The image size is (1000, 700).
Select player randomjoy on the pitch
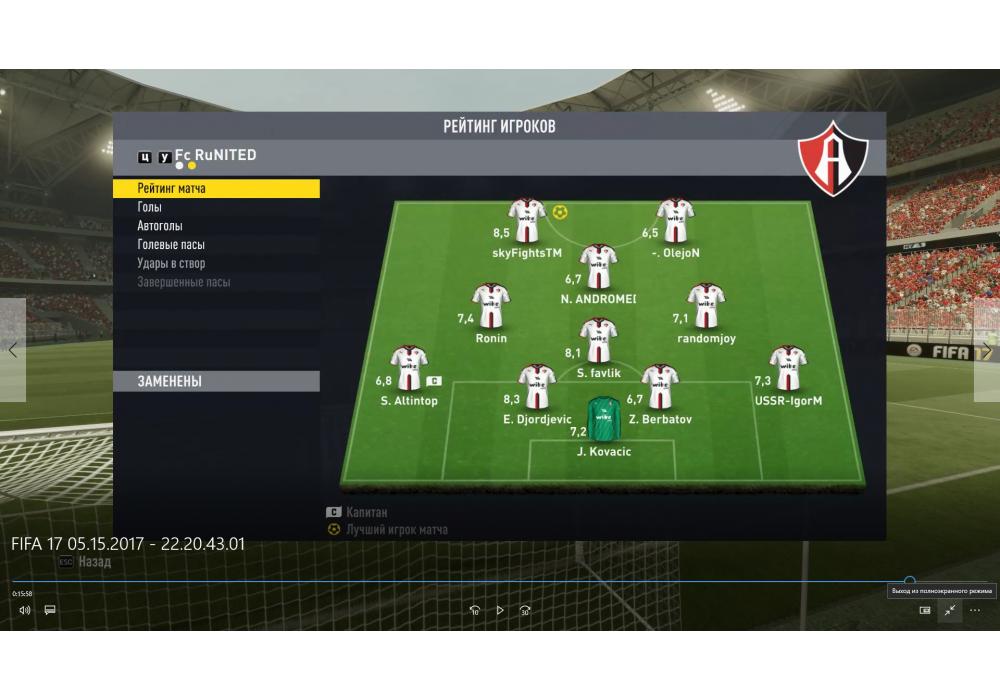pyautogui.click(x=705, y=306)
